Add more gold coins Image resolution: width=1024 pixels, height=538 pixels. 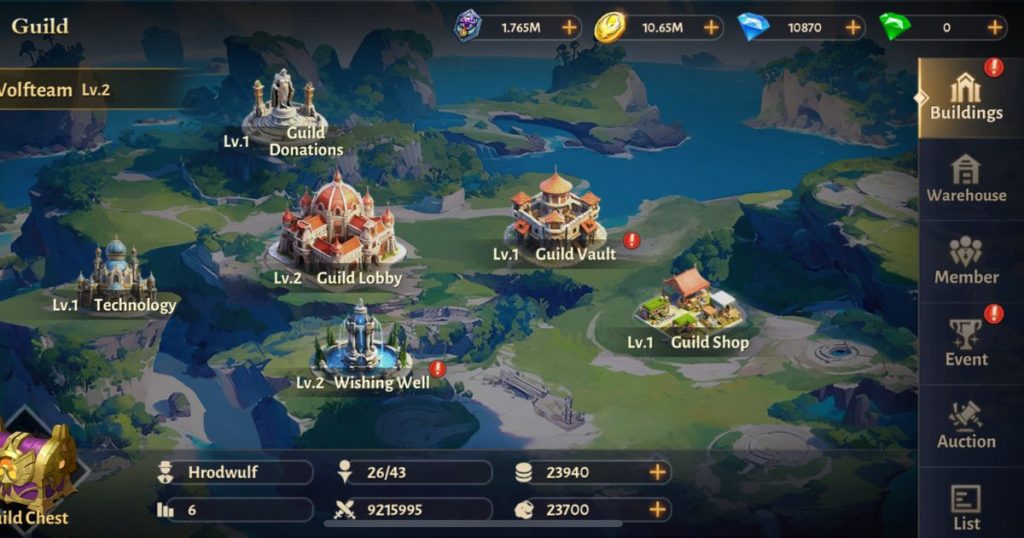(711, 28)
